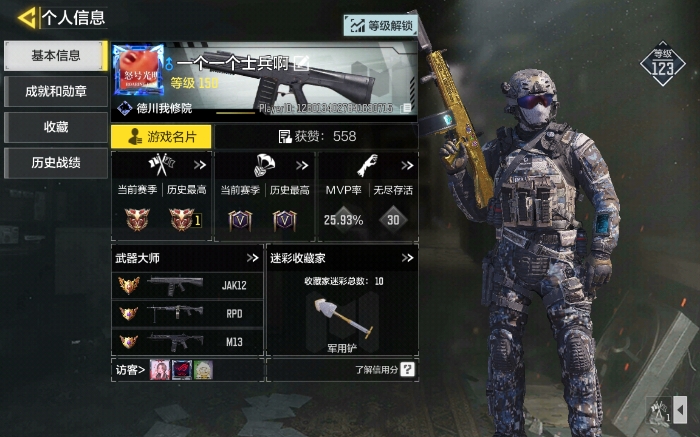This screenshot has width=700, height=437.
Task: Open the 访客 visitors list
Action: 129,370
